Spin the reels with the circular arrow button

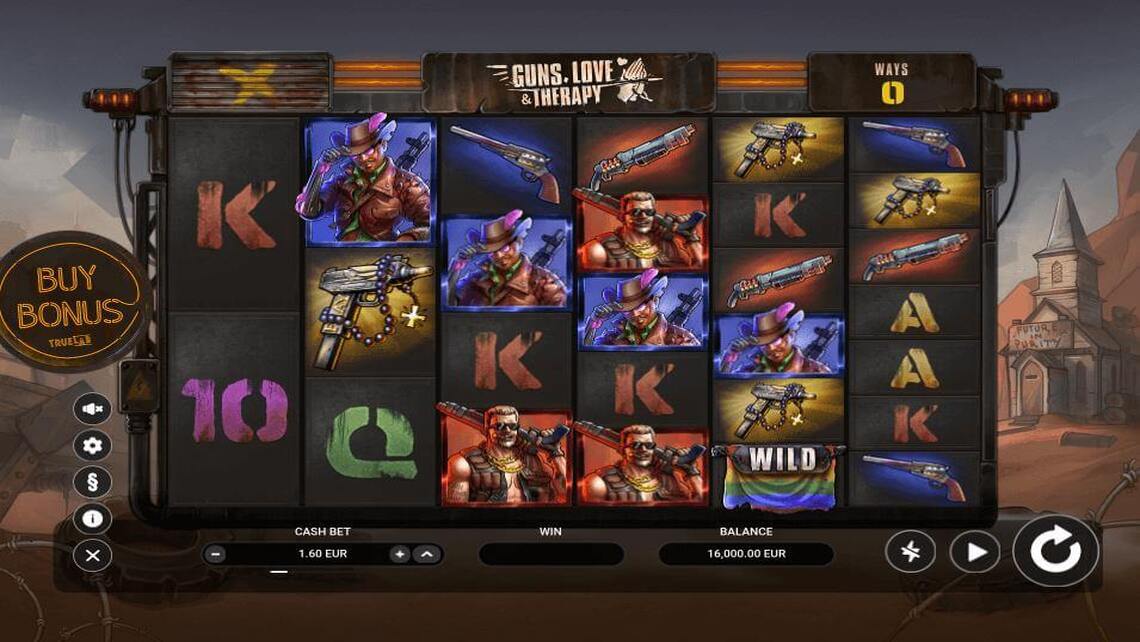(x=1055, y=551)
